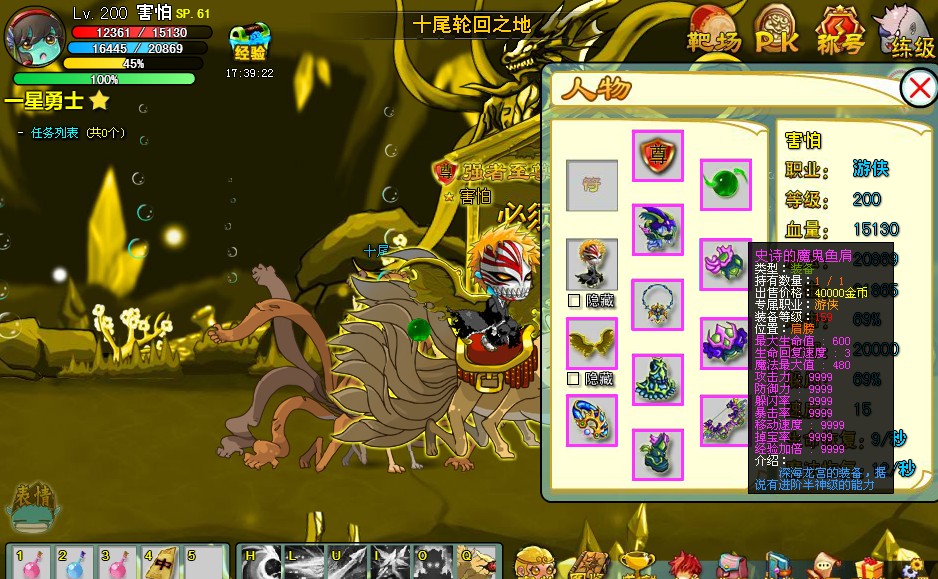This screenshot has height=579, width=938.
Task: Tick the 隐藏 checkbox under the costume slot
Action: pyautogui.click(x=573, y=300)
